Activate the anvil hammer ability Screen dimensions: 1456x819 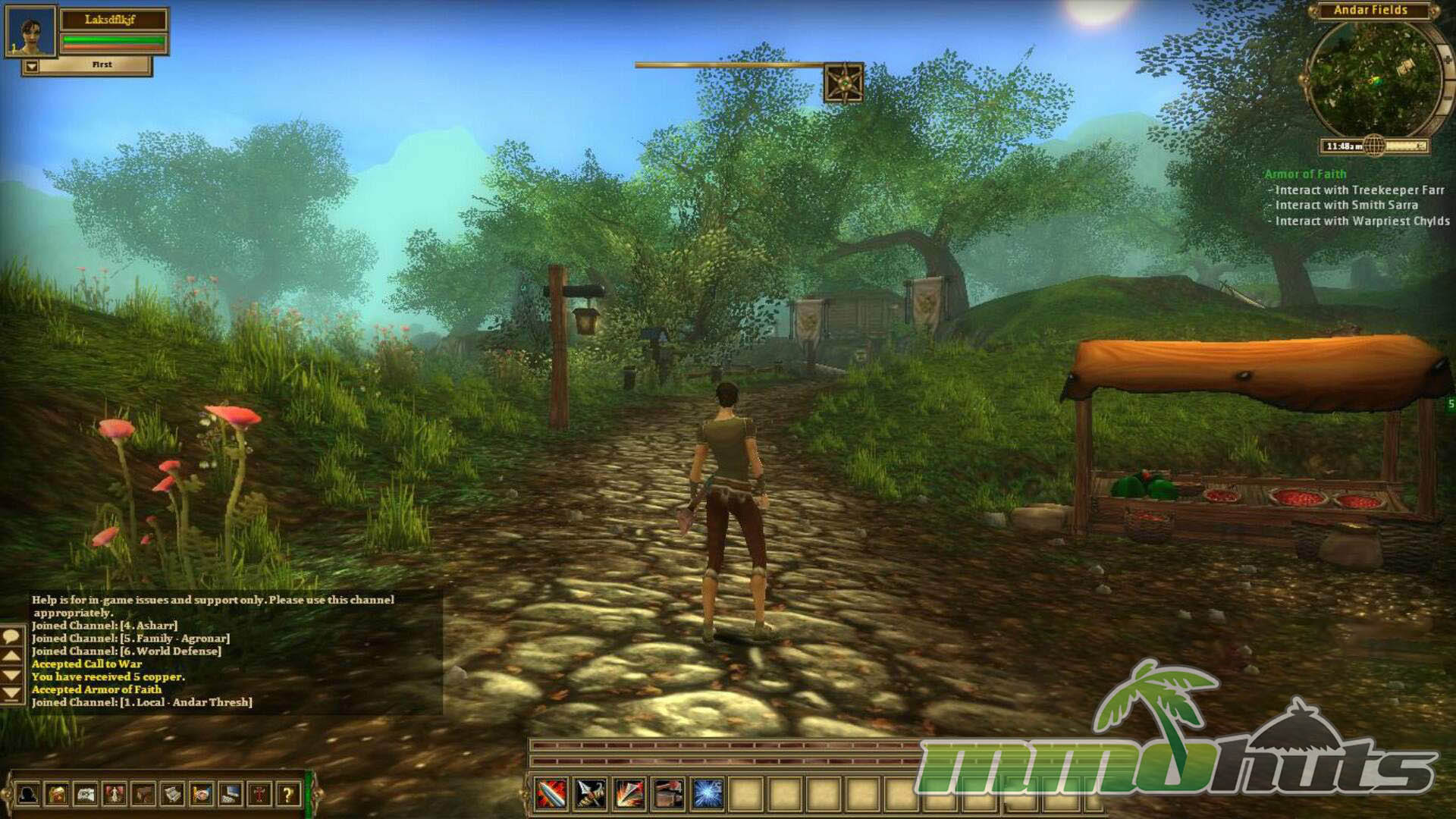667,794
